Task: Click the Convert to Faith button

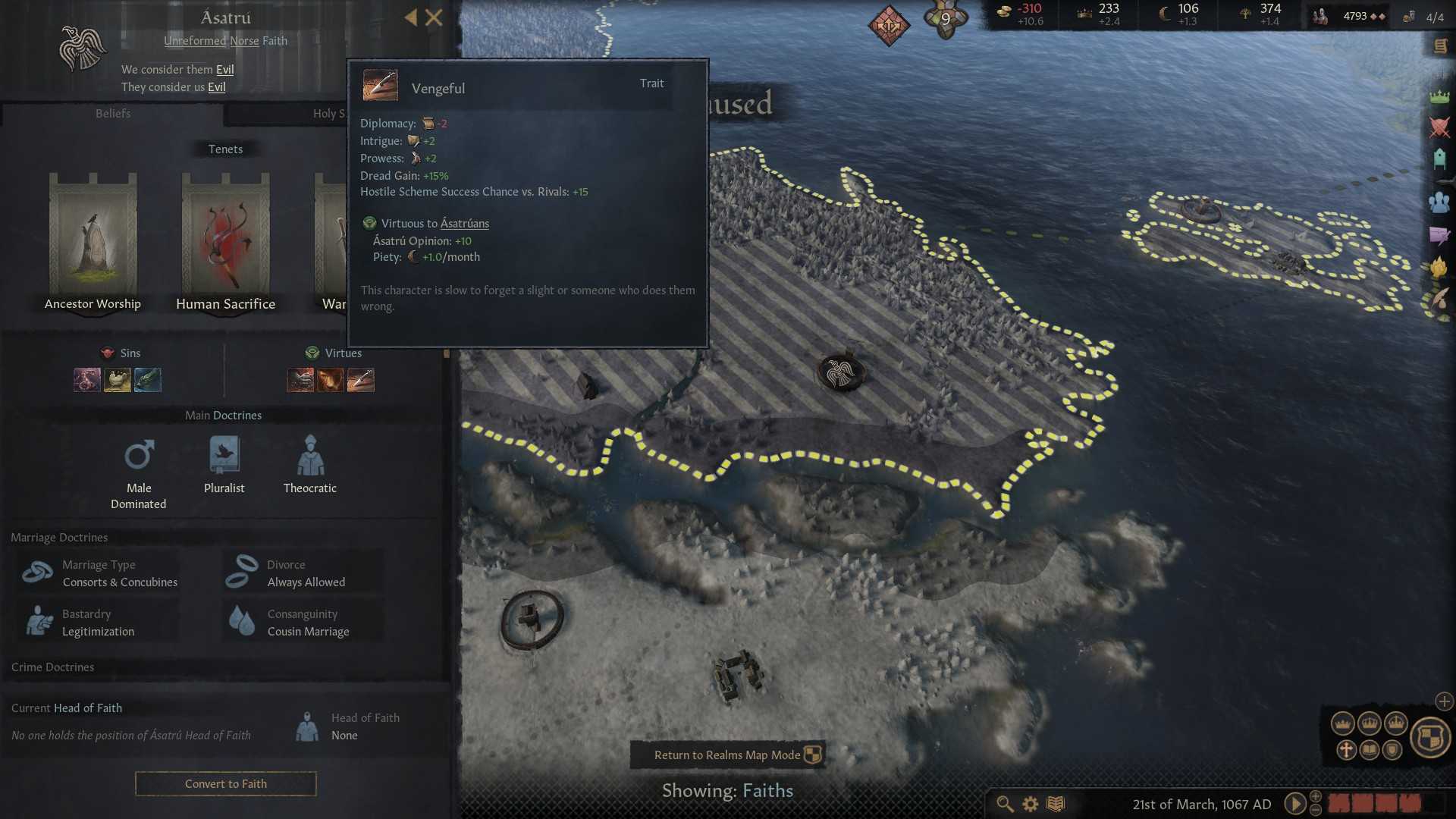Action: [x=225, y=783]
